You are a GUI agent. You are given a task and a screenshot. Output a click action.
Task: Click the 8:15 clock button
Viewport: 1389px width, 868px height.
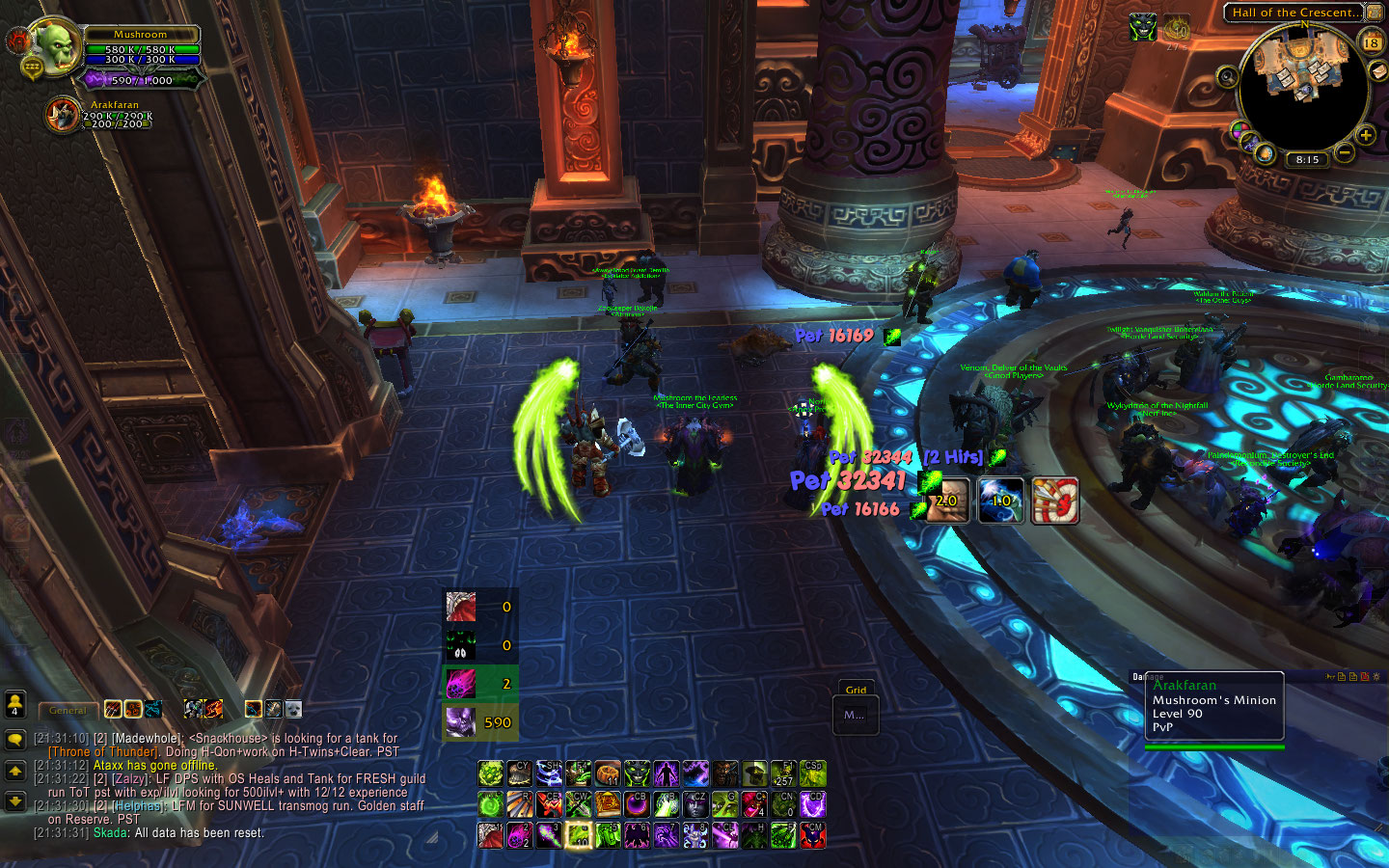1307,160
